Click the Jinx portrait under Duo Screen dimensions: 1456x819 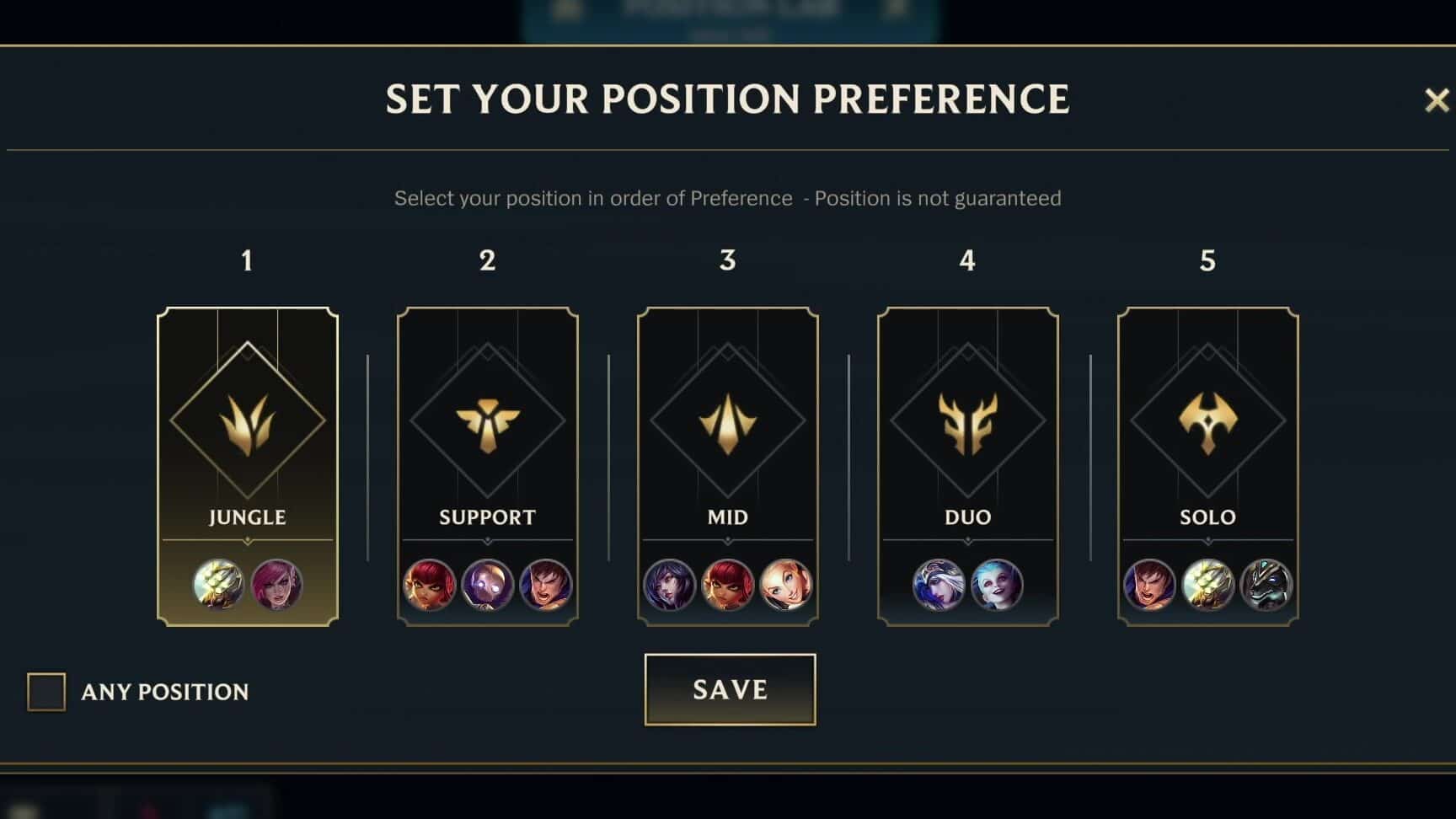coord(998,586)
